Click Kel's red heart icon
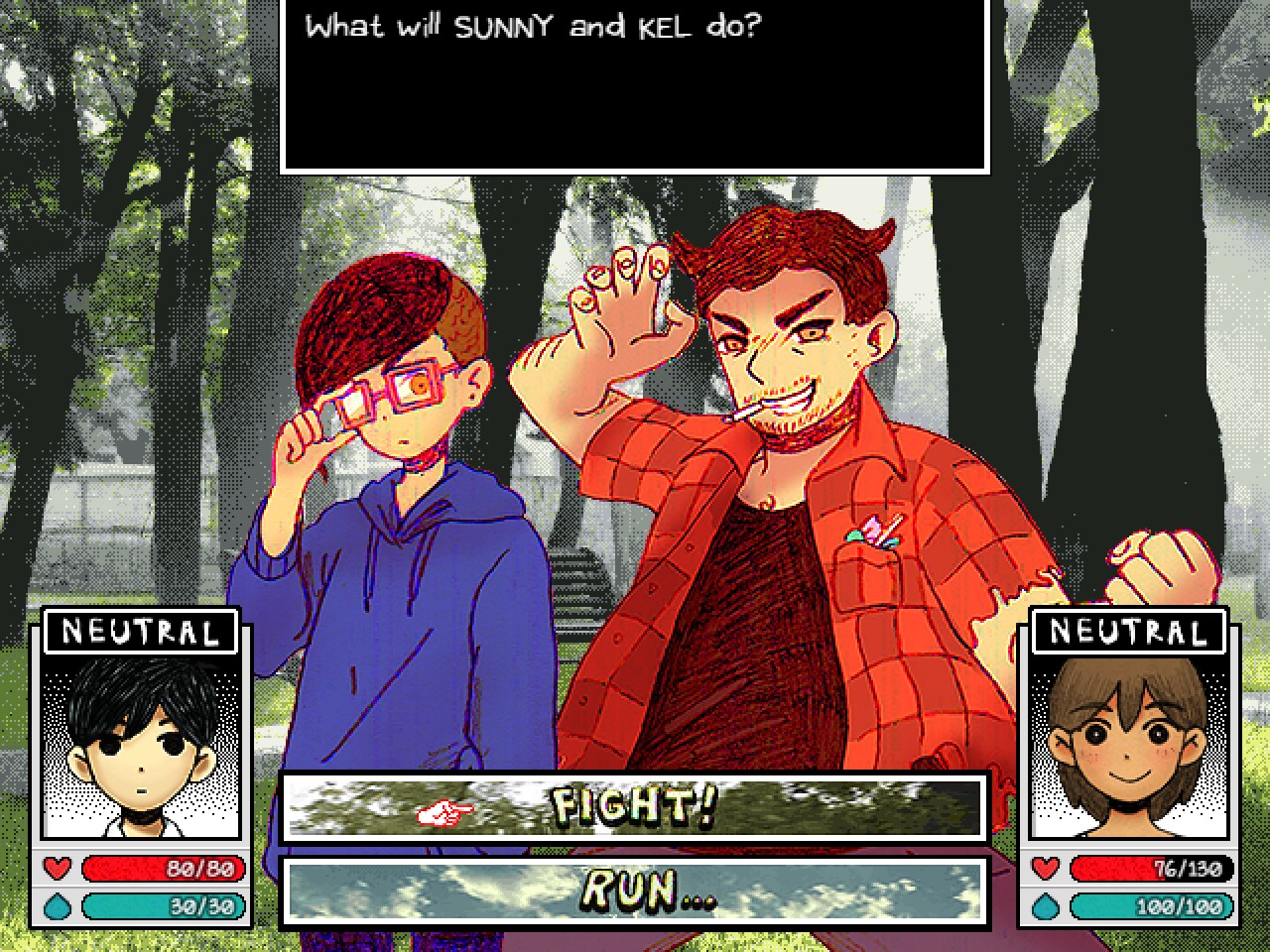 tap(1047, 869)
